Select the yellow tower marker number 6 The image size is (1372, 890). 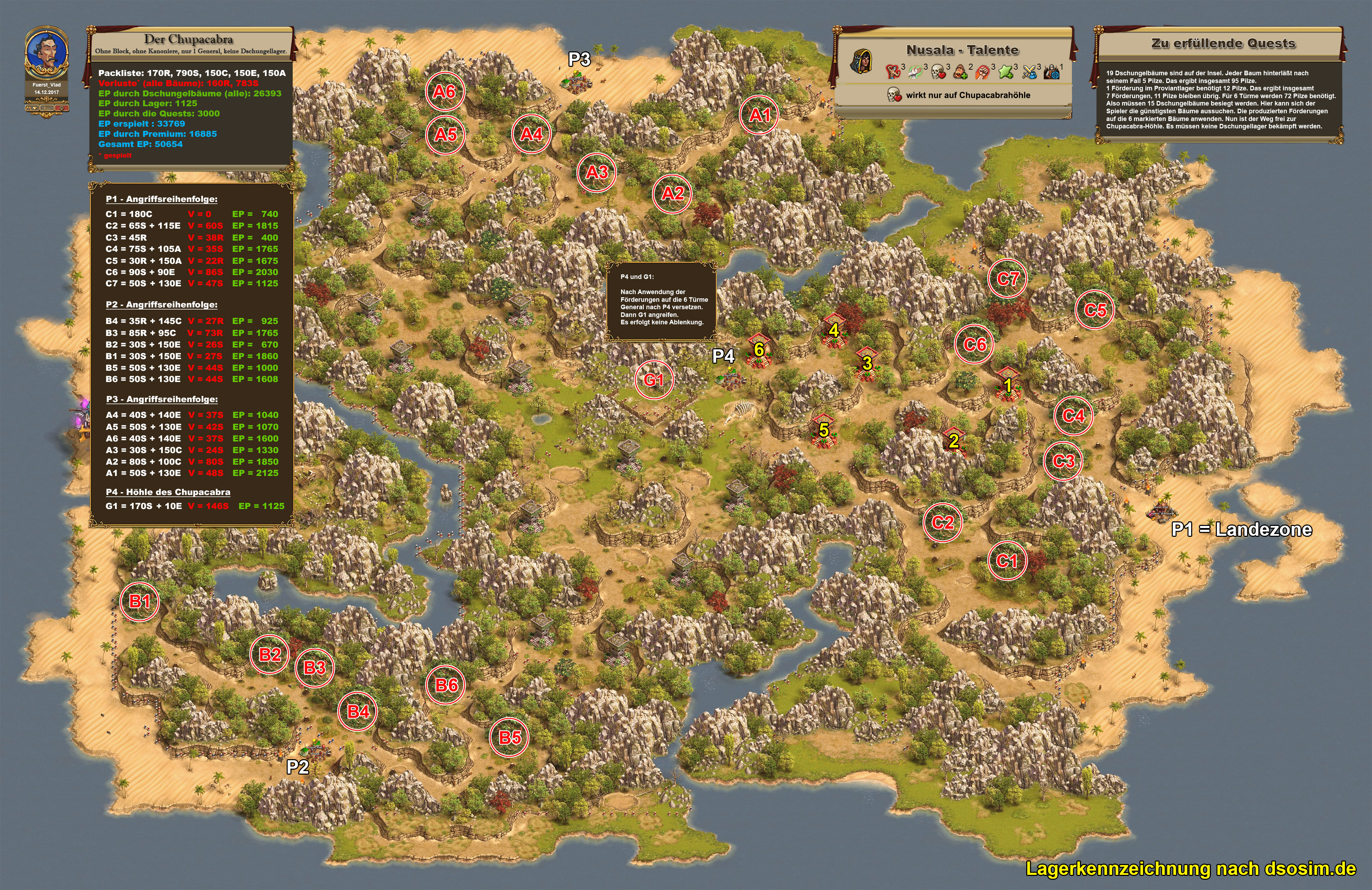coord(759,349)
